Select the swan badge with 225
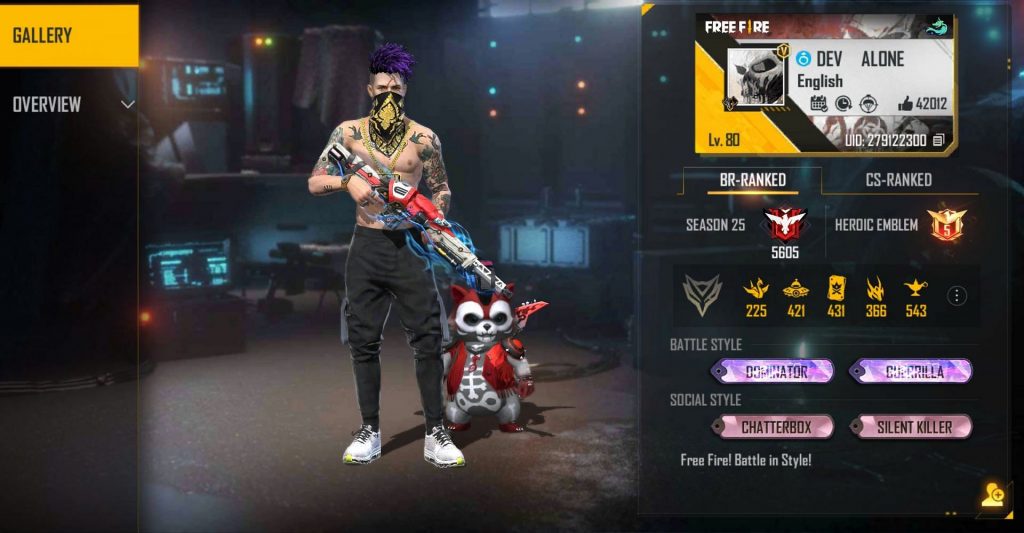The height and width of the screenshot is (533, 1024). [x=756, y=289]
